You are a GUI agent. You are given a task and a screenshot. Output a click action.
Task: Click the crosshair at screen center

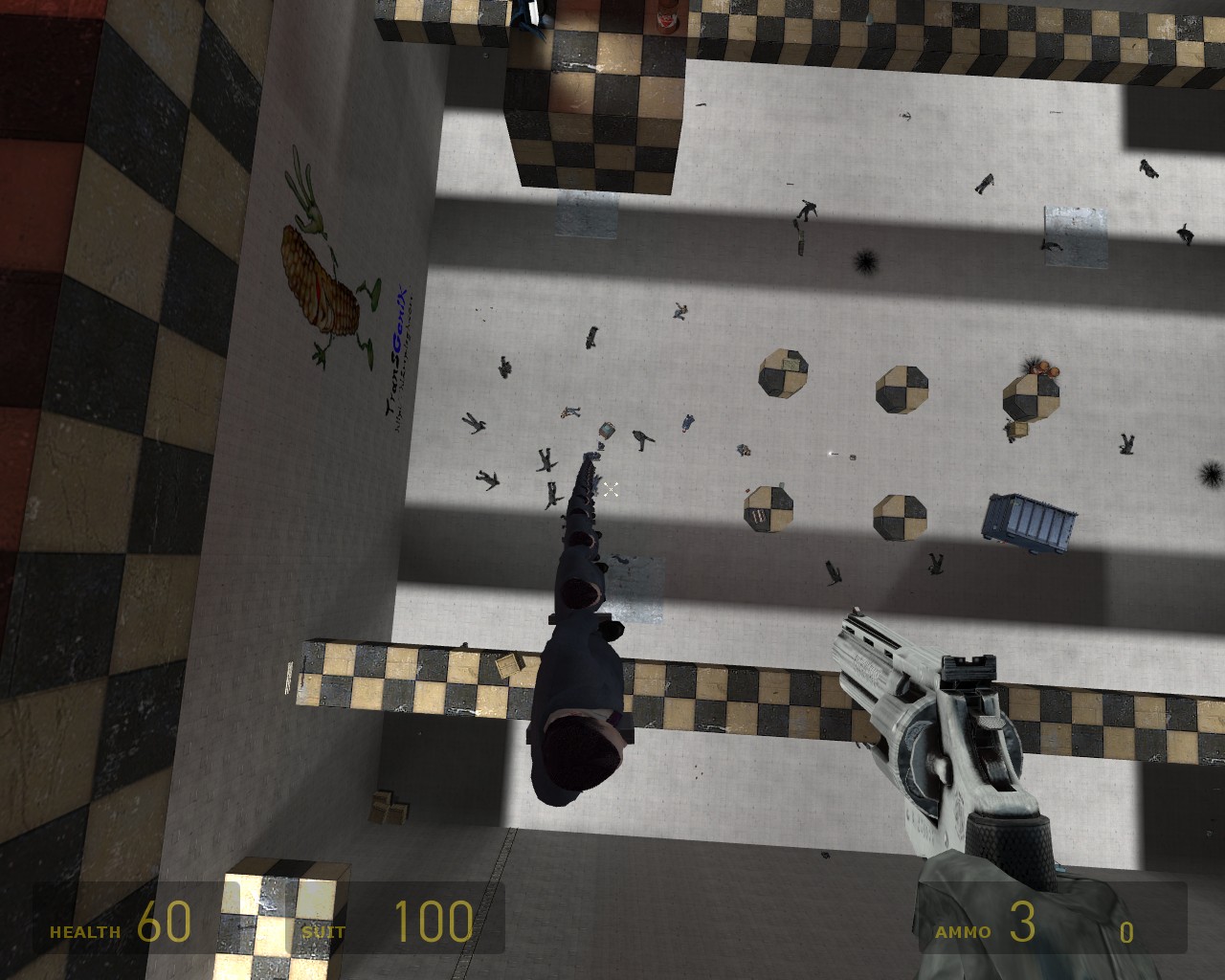point(611,489)
